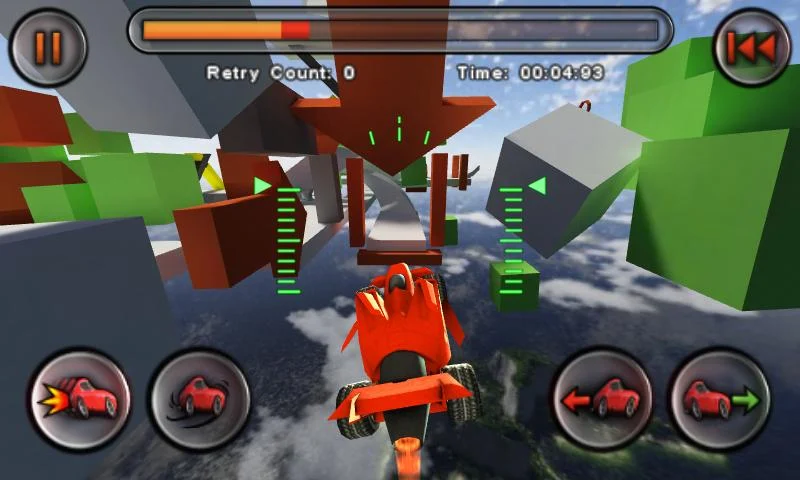This screenshot has height=480, width=800.
Task: Hit the brake car button
Action: (x=200, y=399)
